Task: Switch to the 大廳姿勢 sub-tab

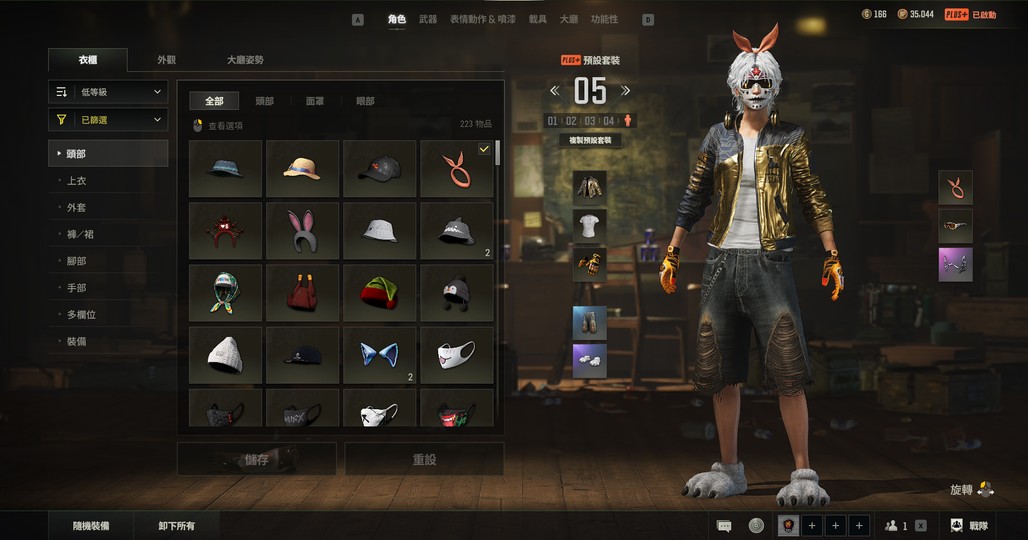Action: (x=245, y=60)
